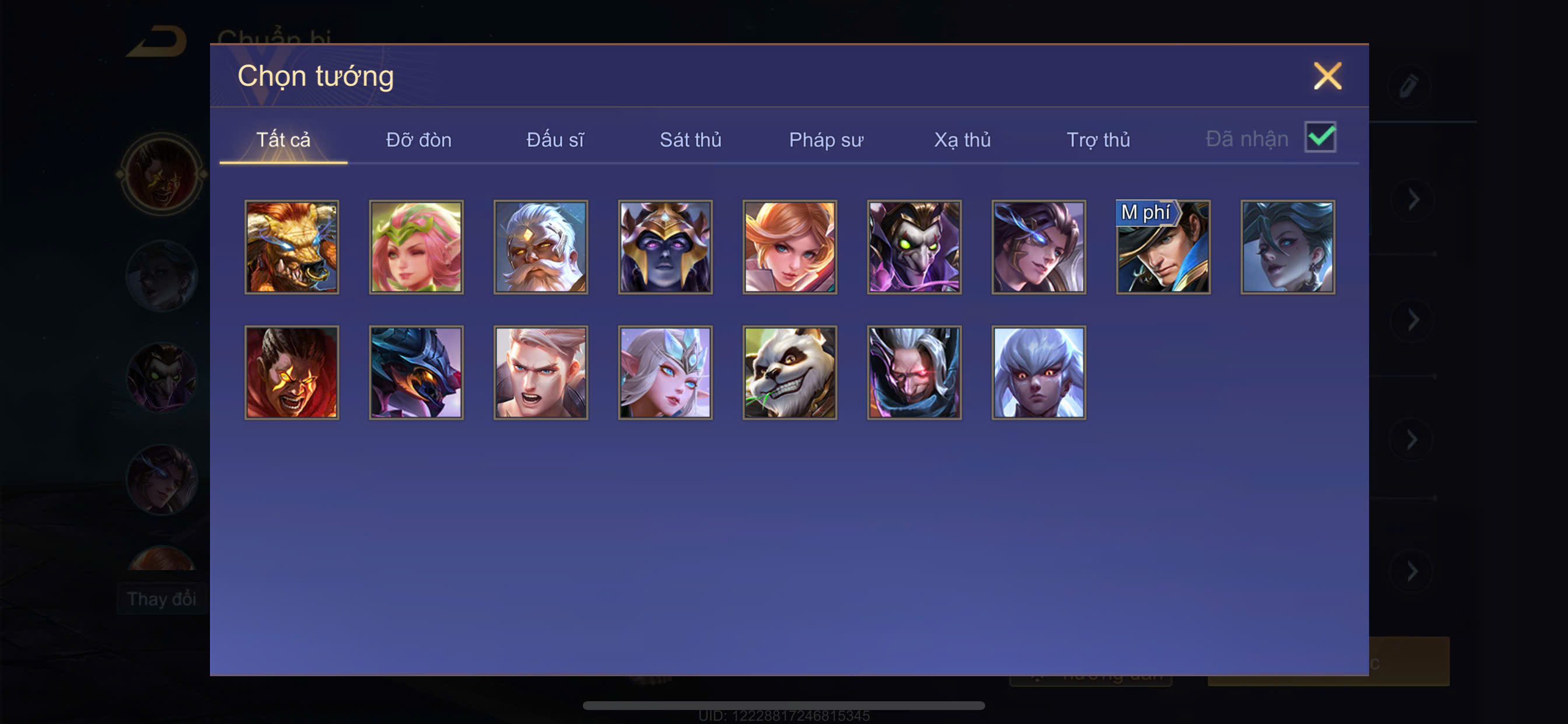
Task: Select the elf with crystal tiara
Action: point(666,372)
